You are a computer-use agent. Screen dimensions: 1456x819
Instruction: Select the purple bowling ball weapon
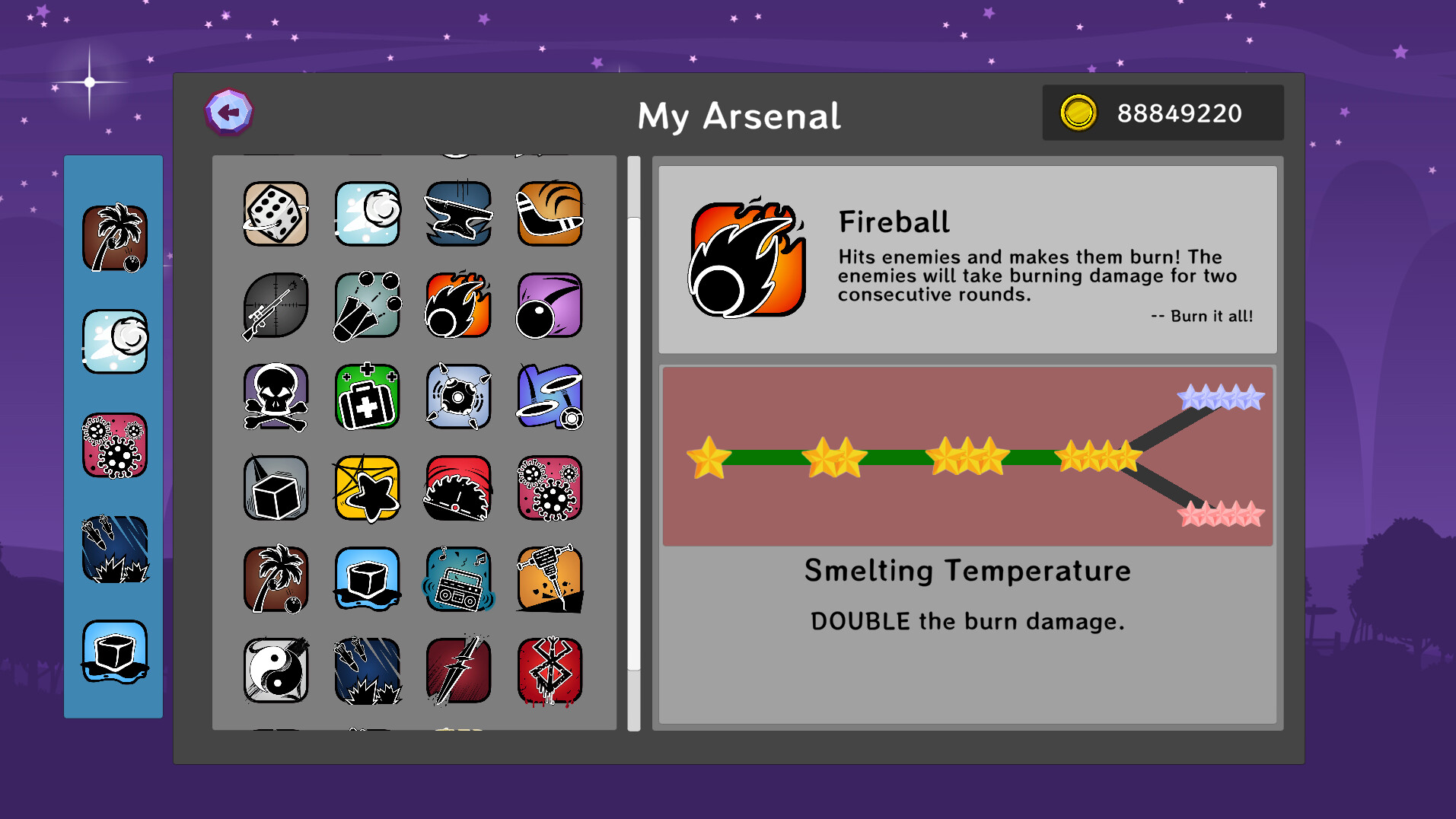tap(550, 306)
